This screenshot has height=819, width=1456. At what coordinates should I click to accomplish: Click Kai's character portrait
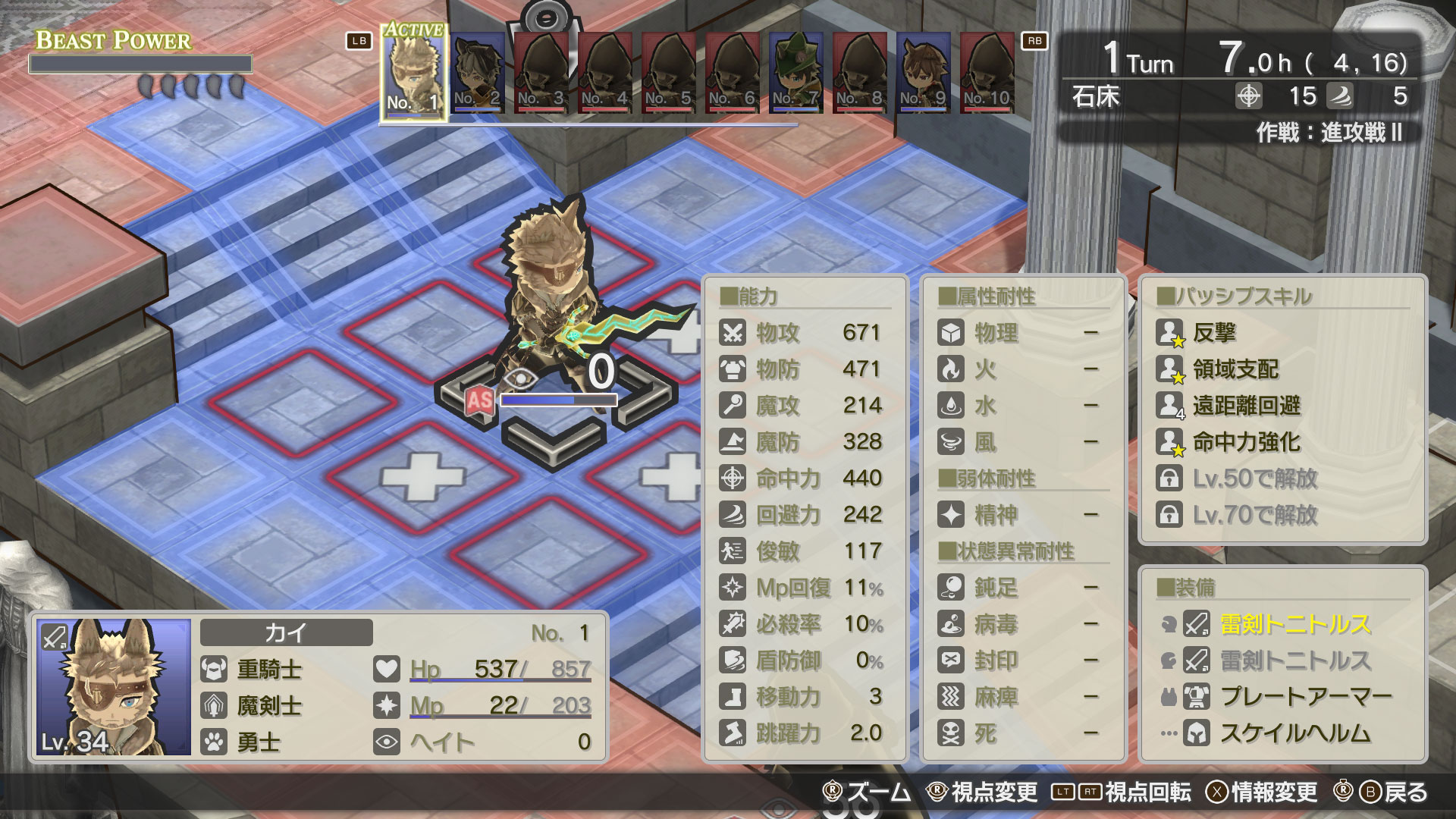point(114,687)
